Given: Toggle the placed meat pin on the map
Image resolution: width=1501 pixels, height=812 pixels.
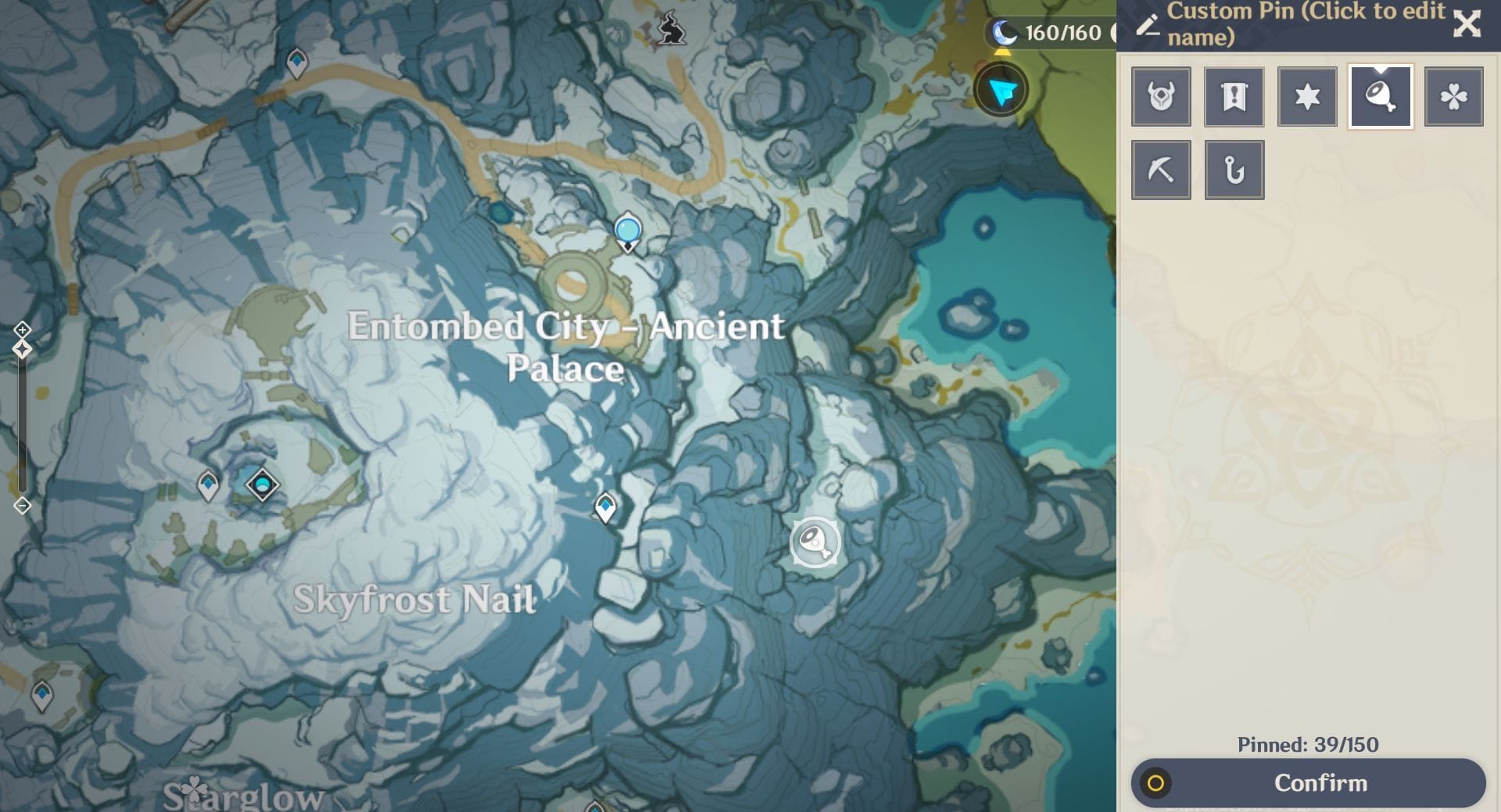Looking at the screenshot, I should click(813, 542).
